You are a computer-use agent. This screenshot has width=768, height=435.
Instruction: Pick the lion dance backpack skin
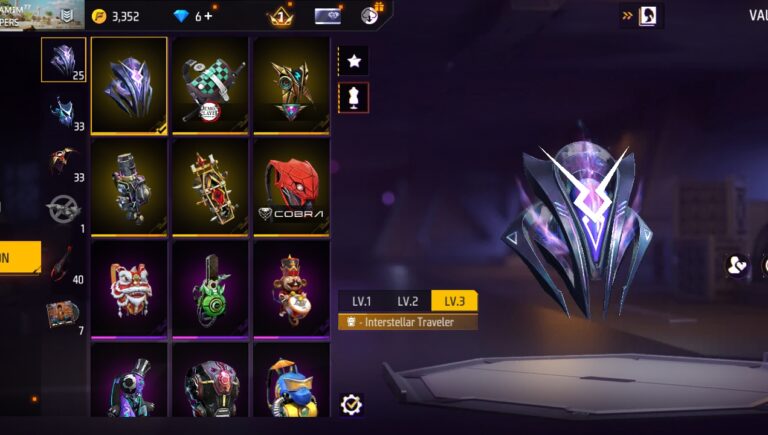click(129, 287)
